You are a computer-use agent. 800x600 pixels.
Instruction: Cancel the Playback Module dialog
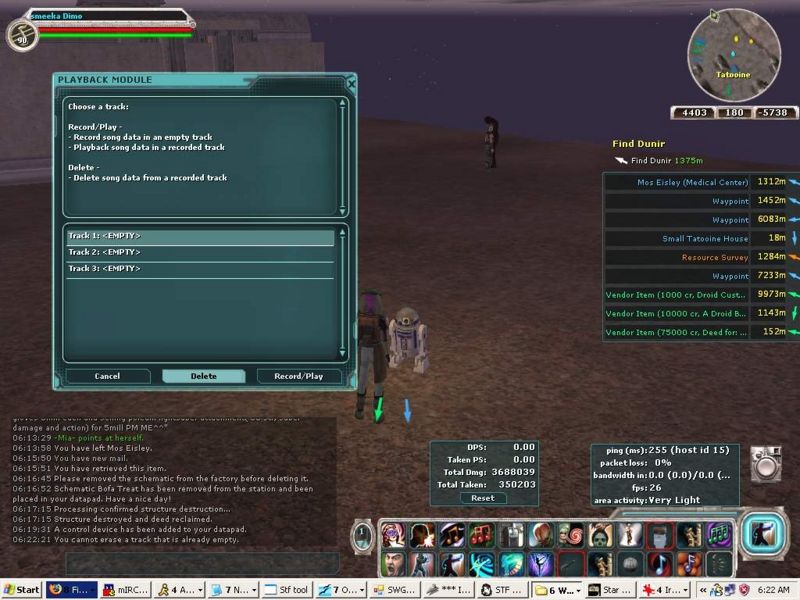point(107,377)
